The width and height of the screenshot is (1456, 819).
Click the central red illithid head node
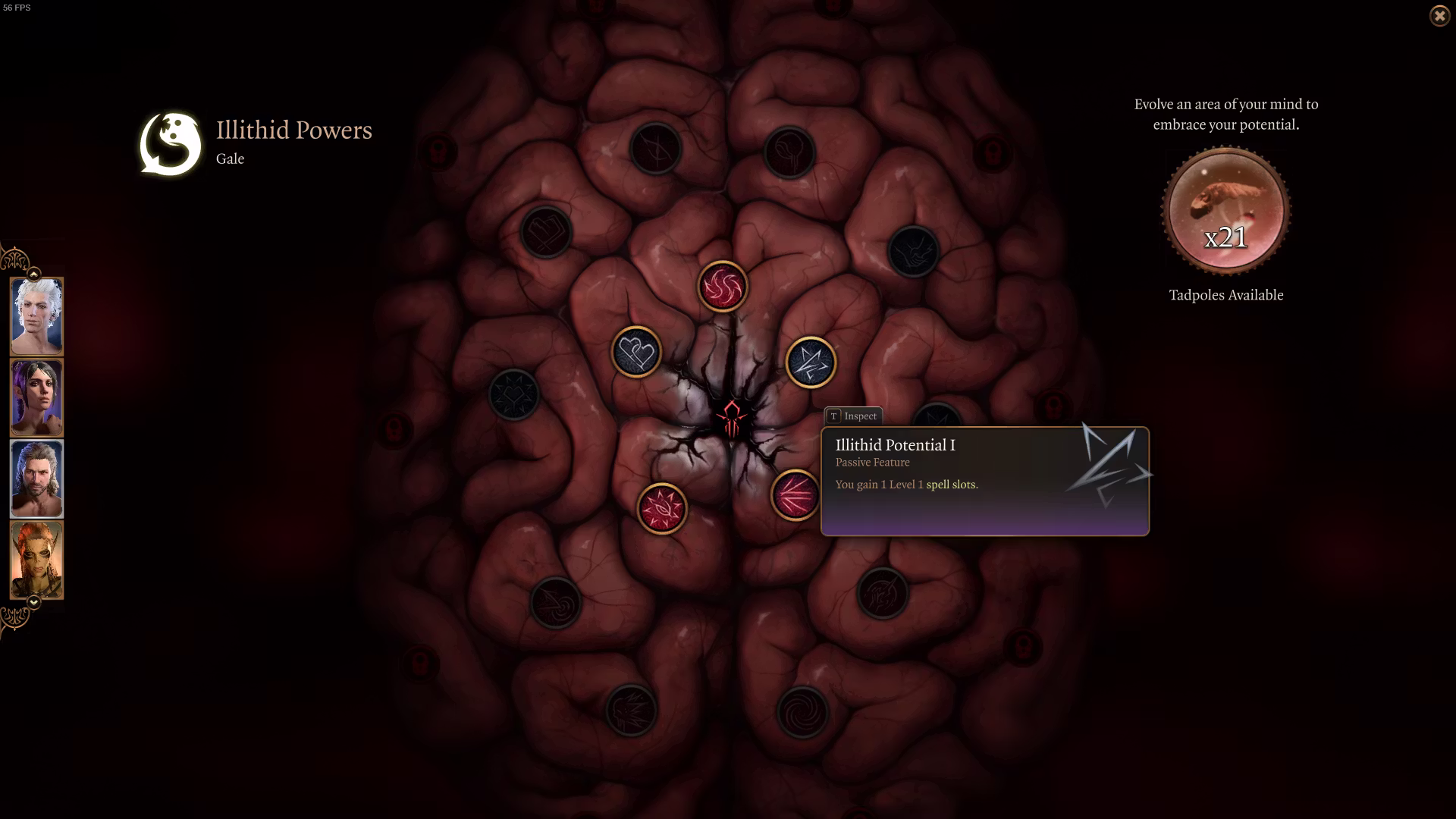tap(731, 419)
